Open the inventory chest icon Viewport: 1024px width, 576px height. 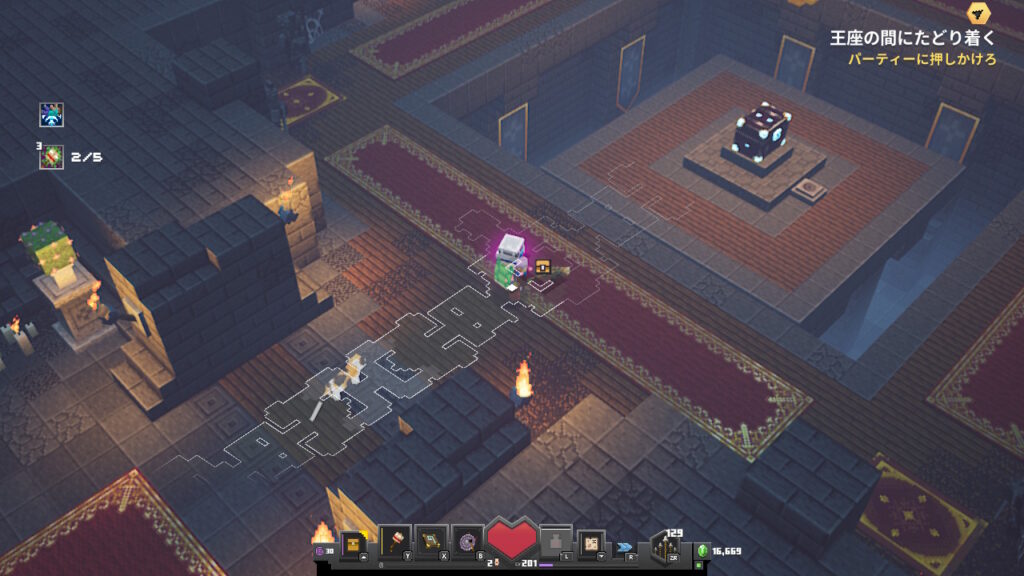click(352, 543)
